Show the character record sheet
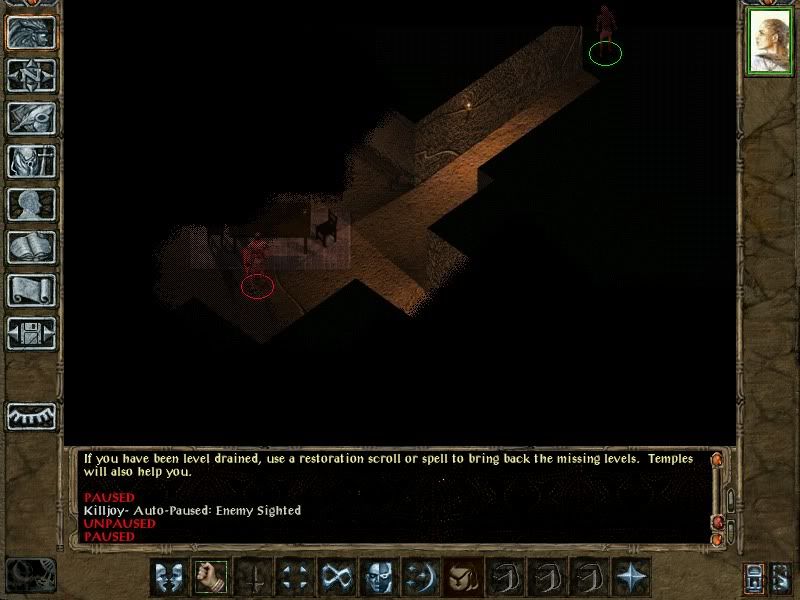 (x=31, y=204)
